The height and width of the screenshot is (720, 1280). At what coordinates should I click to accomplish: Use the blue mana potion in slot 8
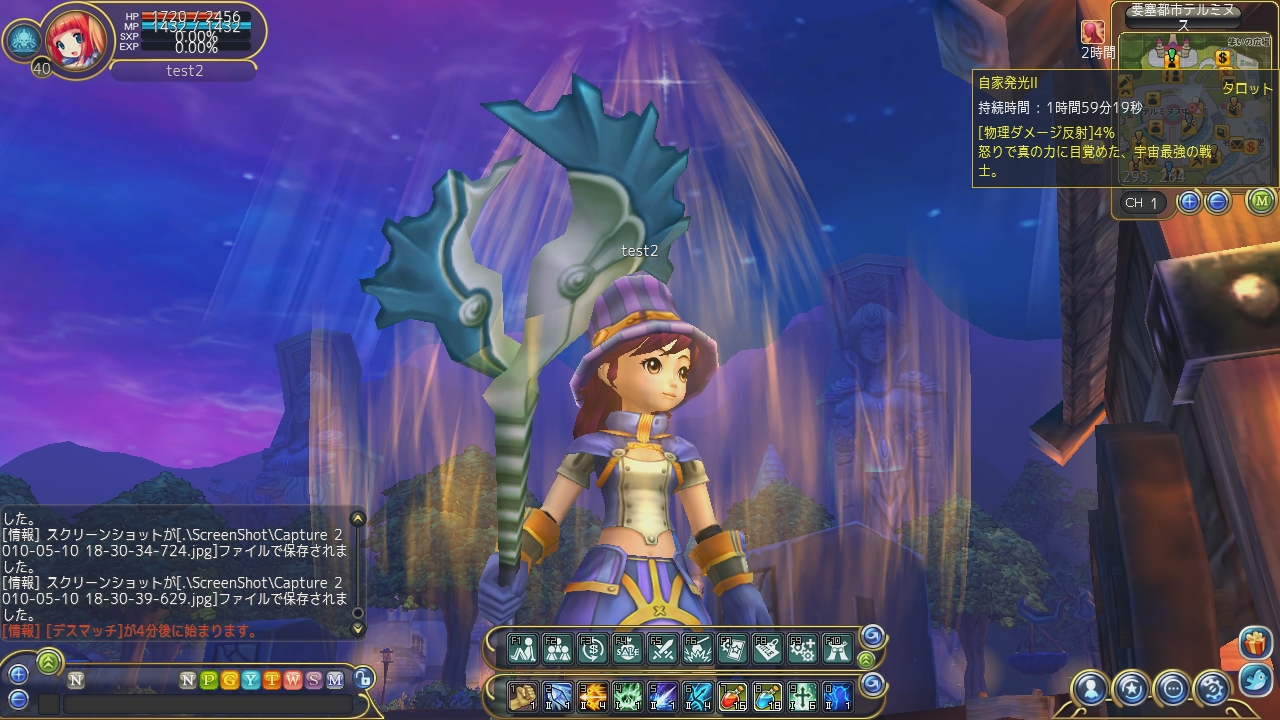coord(767,695)
